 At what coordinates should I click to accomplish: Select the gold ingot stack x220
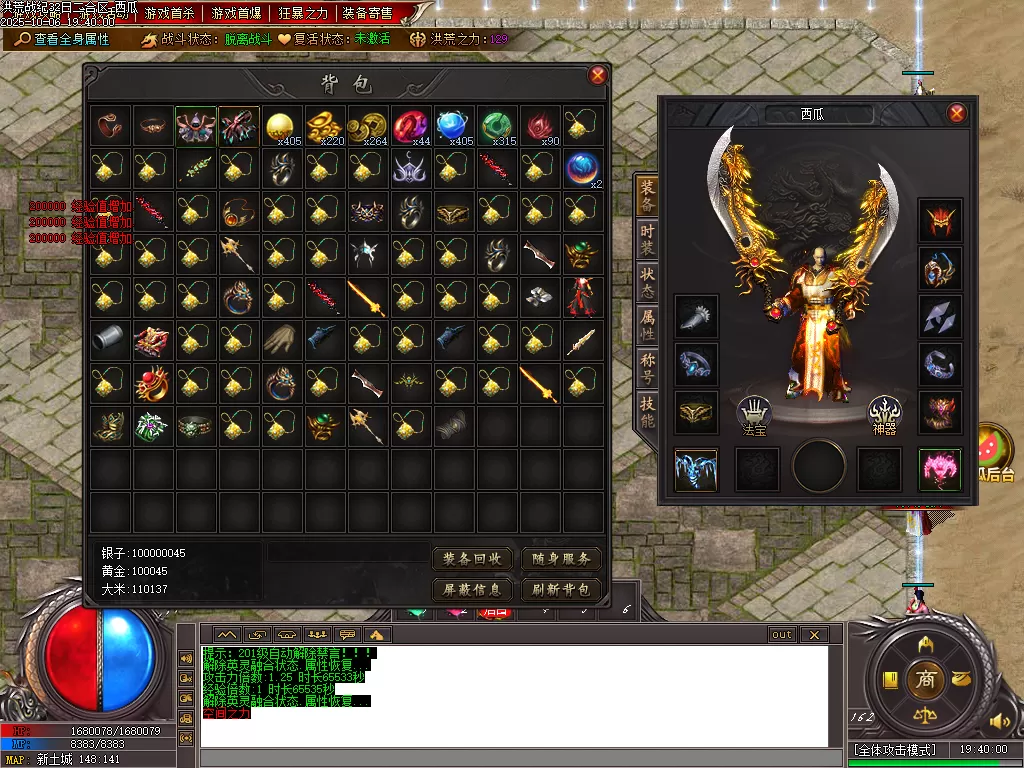point(324,126)
